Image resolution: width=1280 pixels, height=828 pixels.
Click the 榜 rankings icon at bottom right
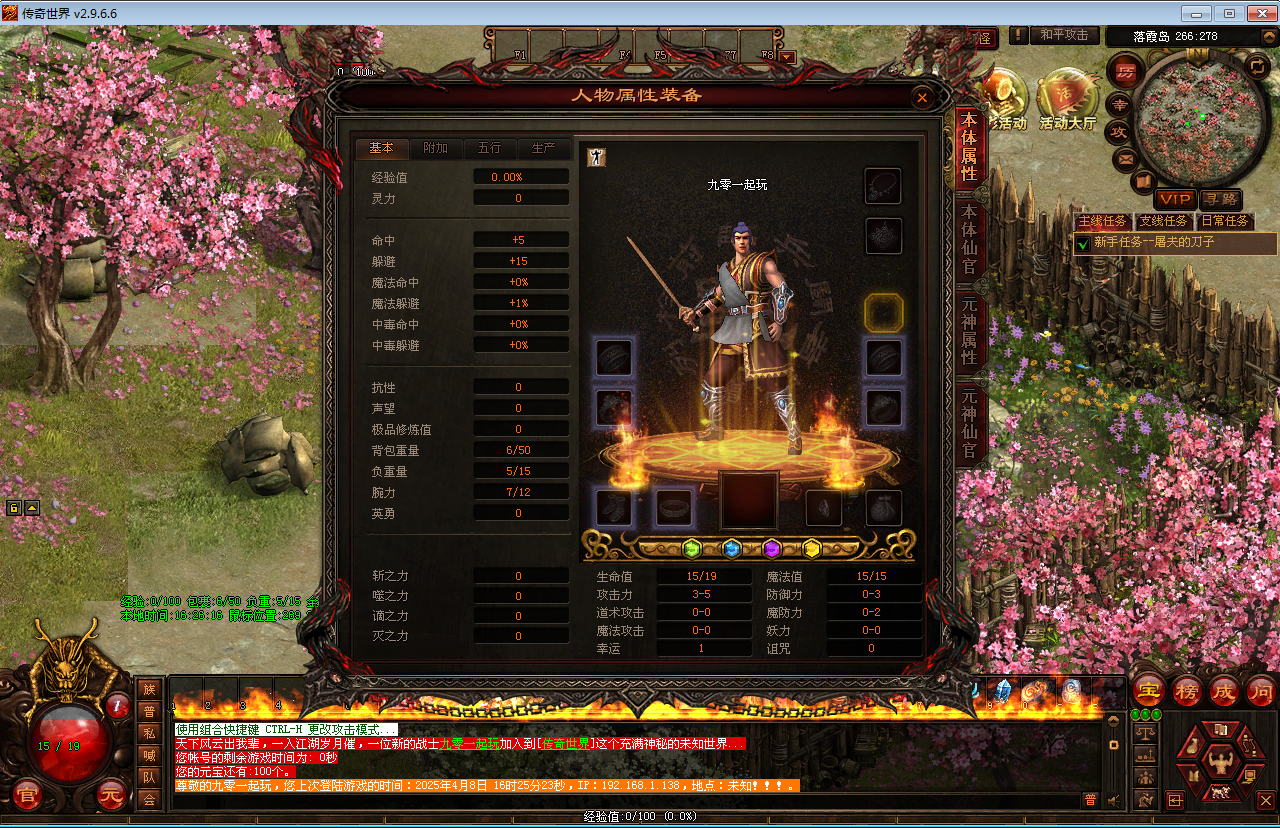pyautogui.click(x=1186, y=691)
